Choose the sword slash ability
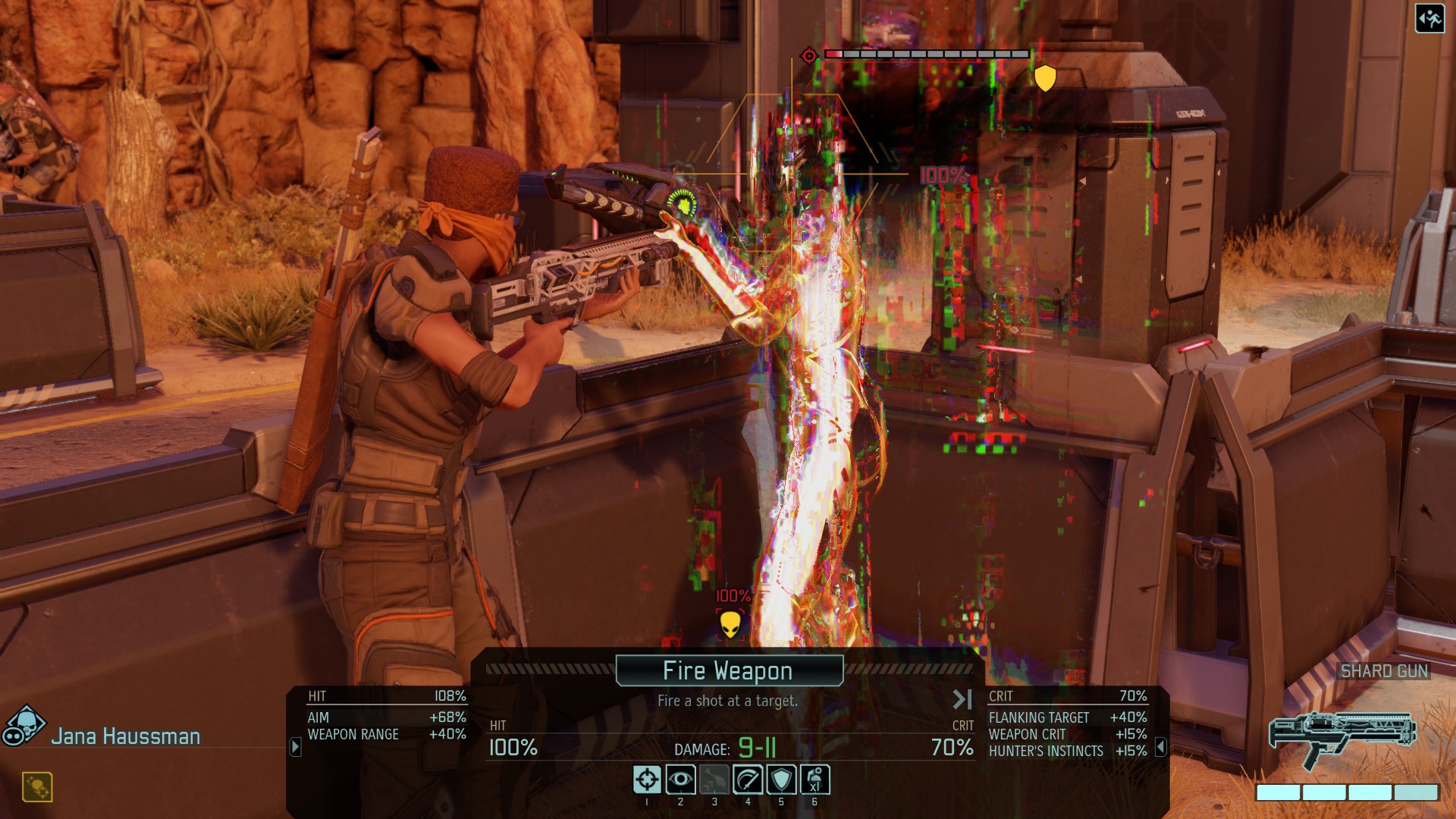Screen dimensions: 1456x819 pyautogui.click(x=748, y=780)
